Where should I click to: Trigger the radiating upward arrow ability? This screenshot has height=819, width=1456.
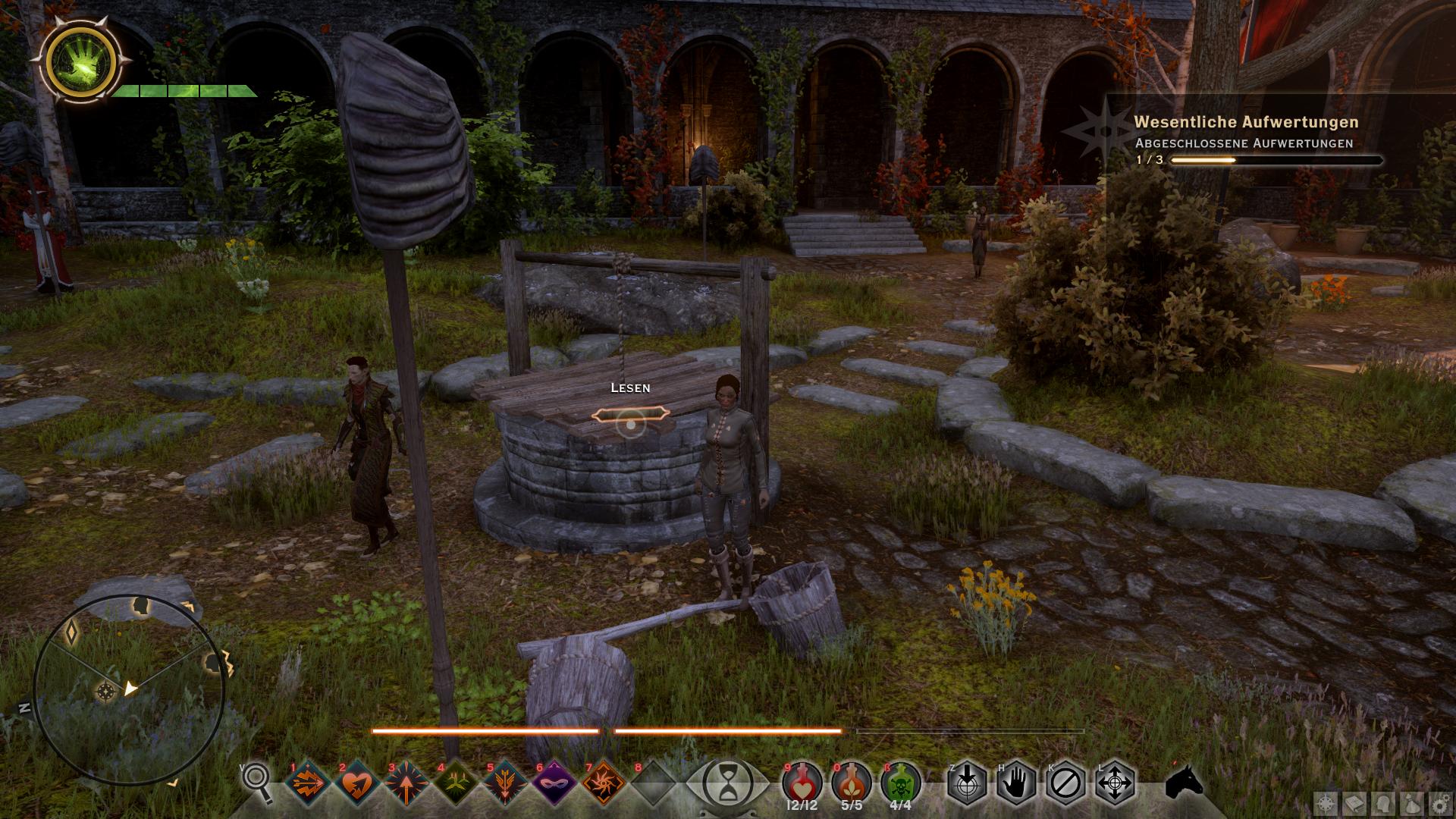click(407, 783)
